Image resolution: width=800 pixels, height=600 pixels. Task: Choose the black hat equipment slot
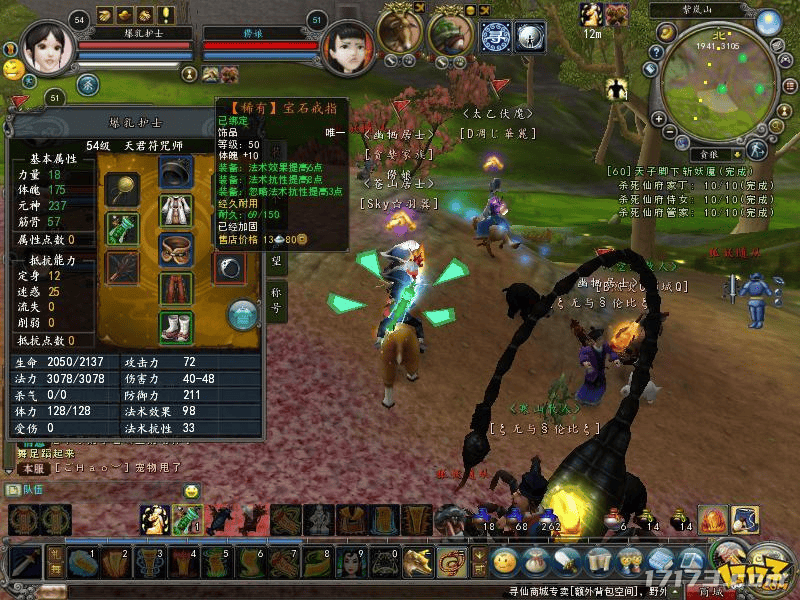coord(175,172)
